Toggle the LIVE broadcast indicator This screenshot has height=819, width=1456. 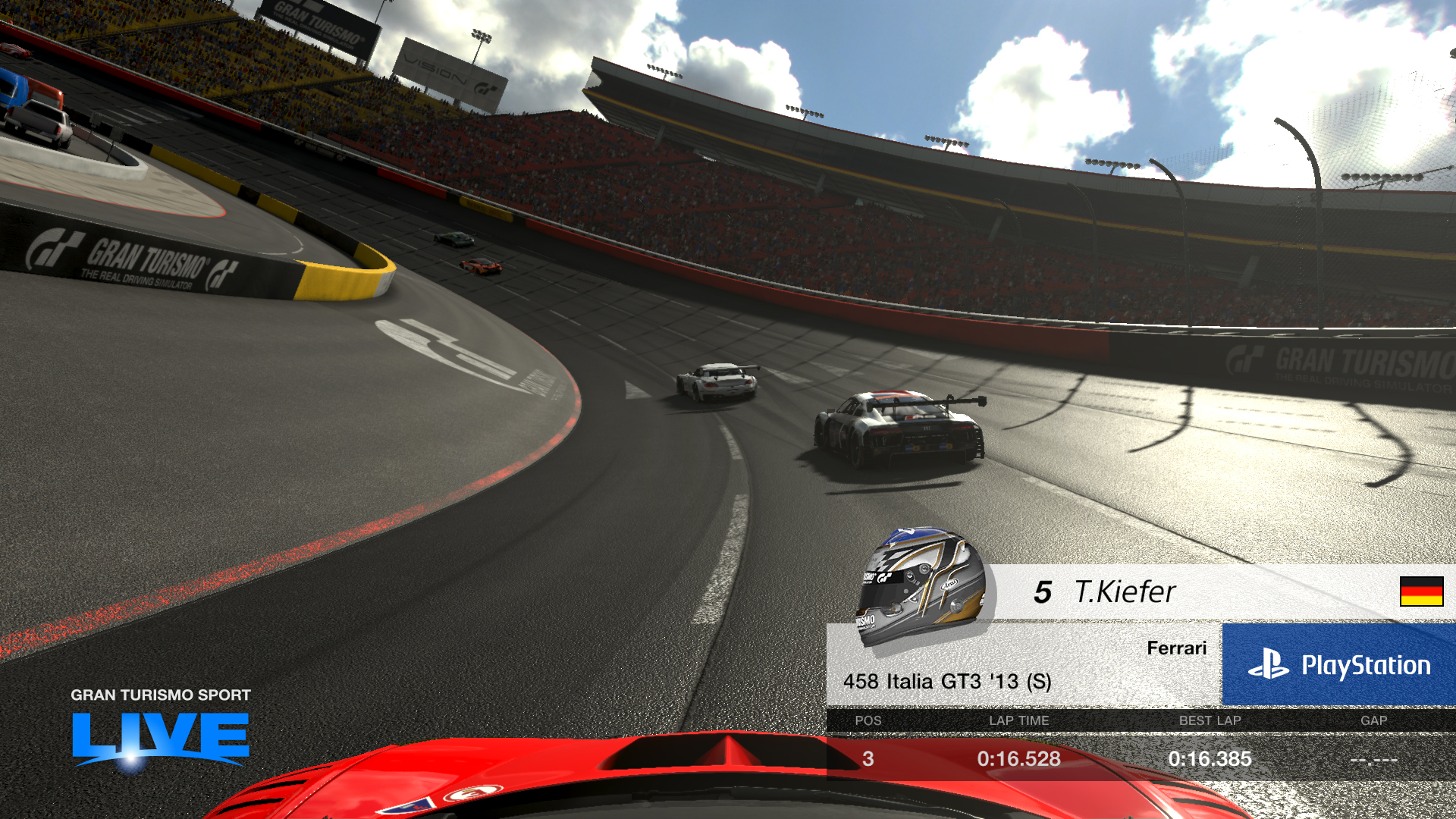point(161,747)
